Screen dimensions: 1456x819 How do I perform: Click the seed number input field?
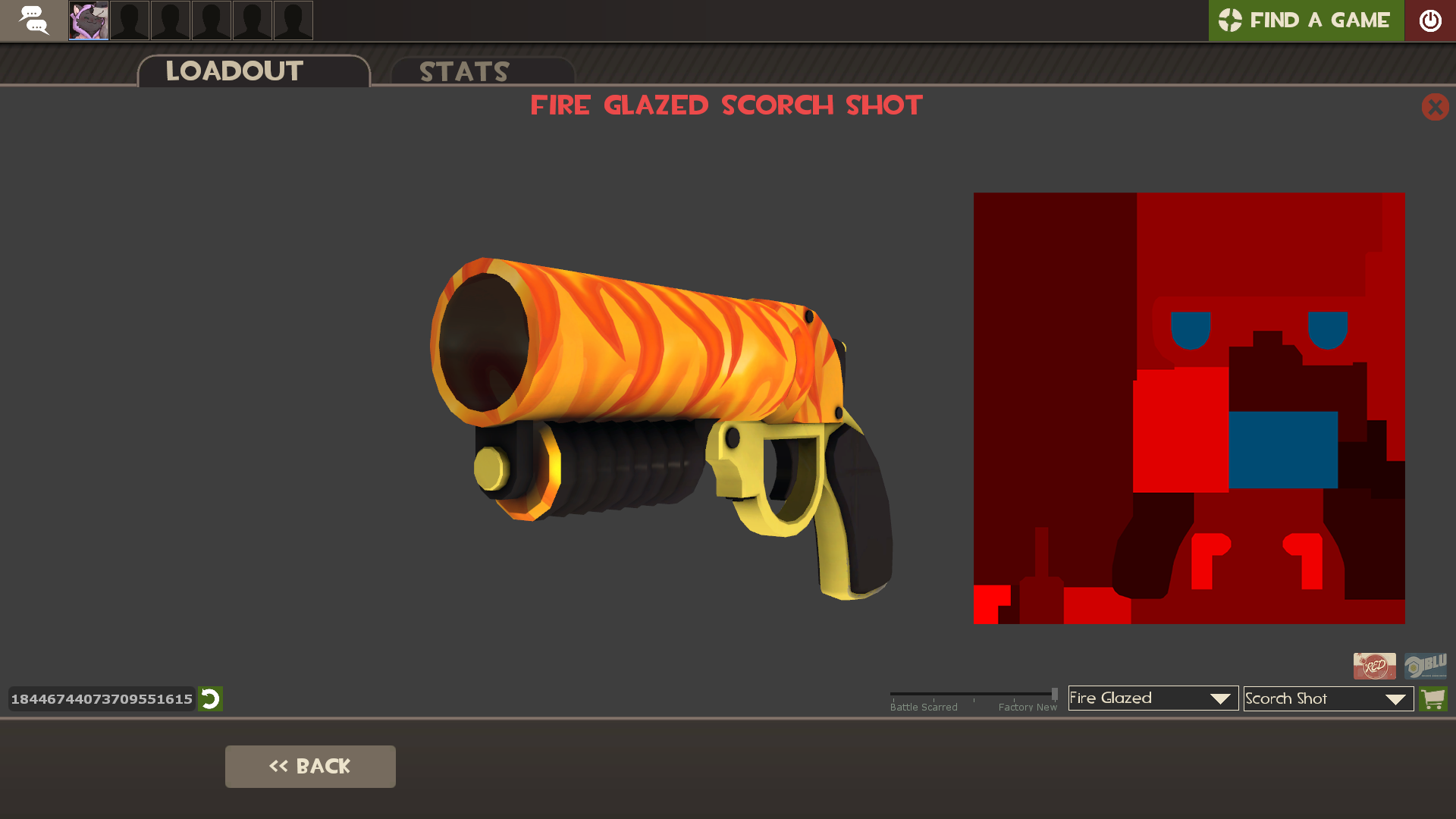101,699
